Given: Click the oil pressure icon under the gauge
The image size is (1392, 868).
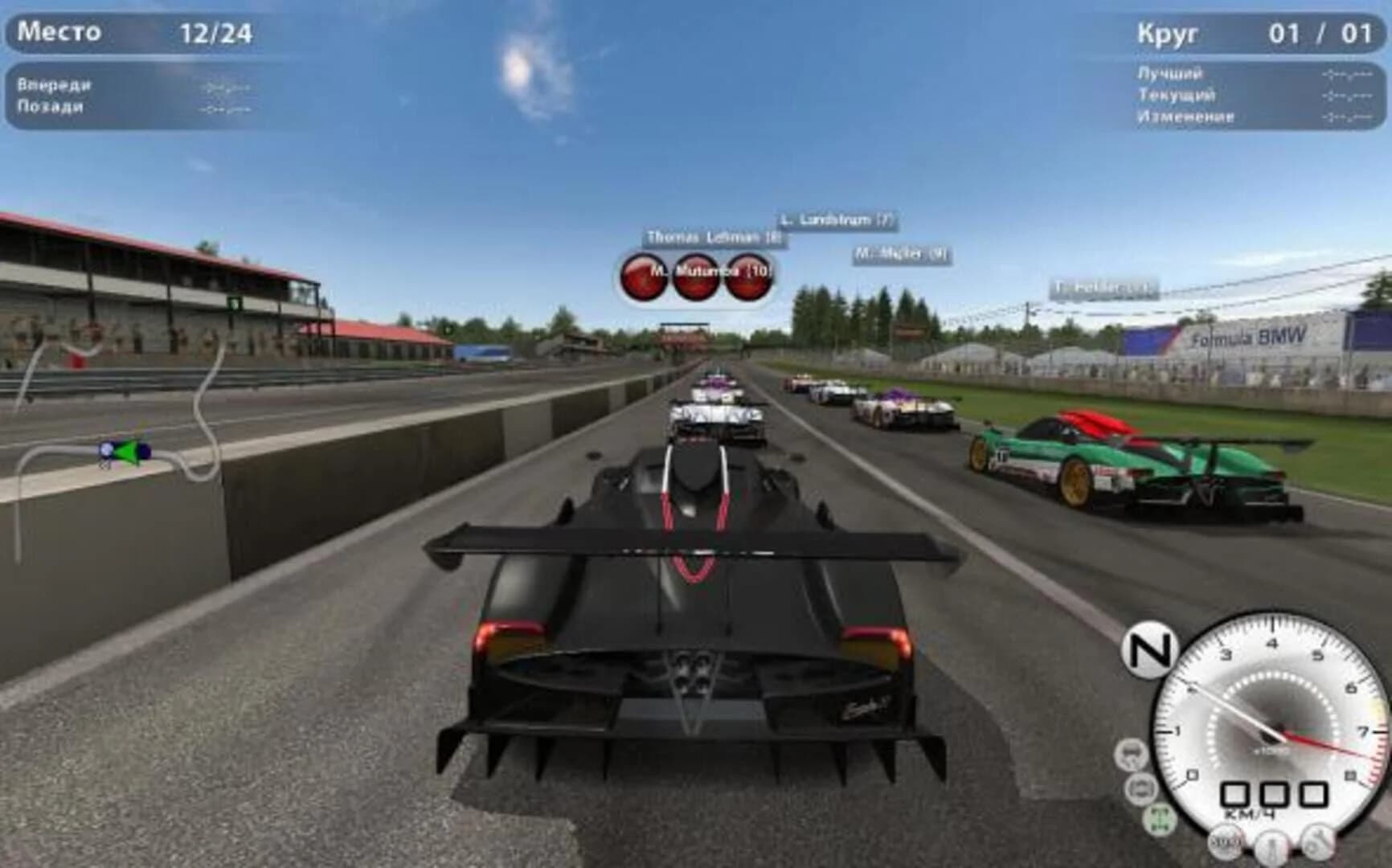Looking at the screenshot, I should 1316,842.
